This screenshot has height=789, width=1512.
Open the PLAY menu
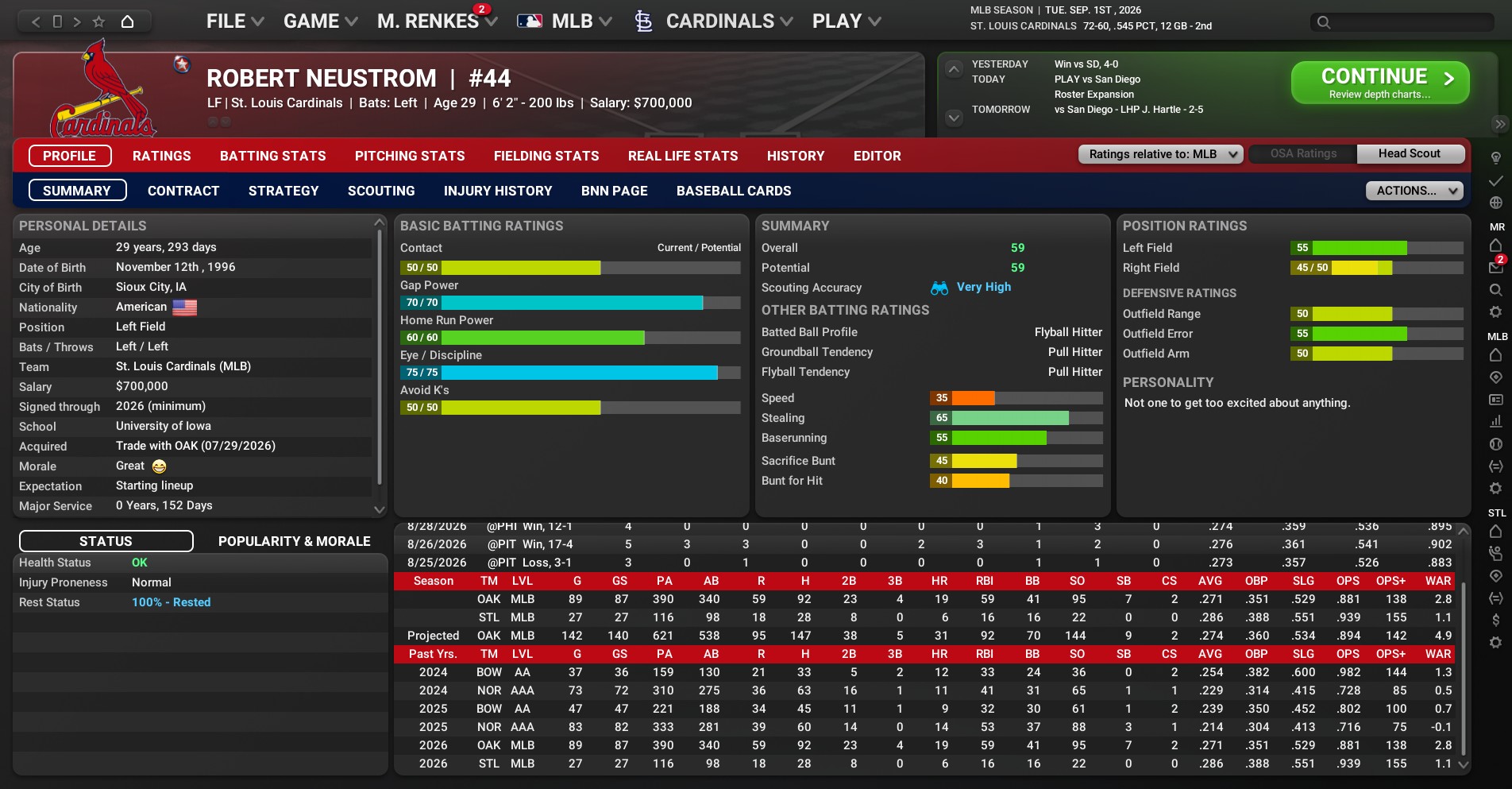846,21
